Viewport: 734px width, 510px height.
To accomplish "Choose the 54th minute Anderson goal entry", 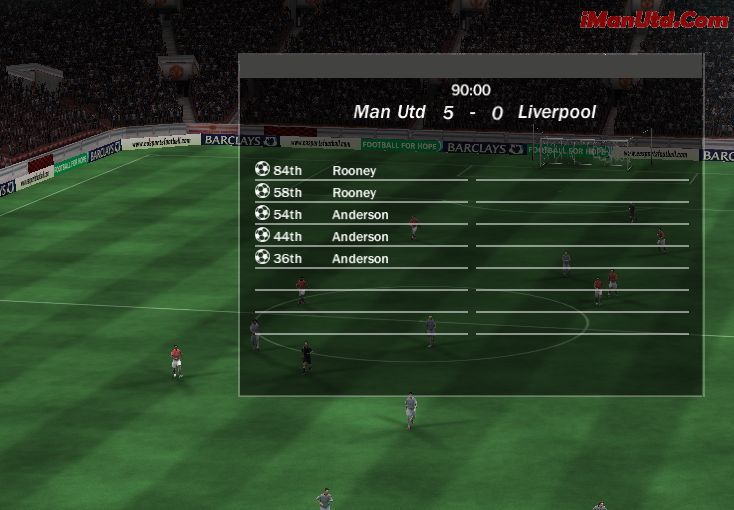I will coord(360,215).
